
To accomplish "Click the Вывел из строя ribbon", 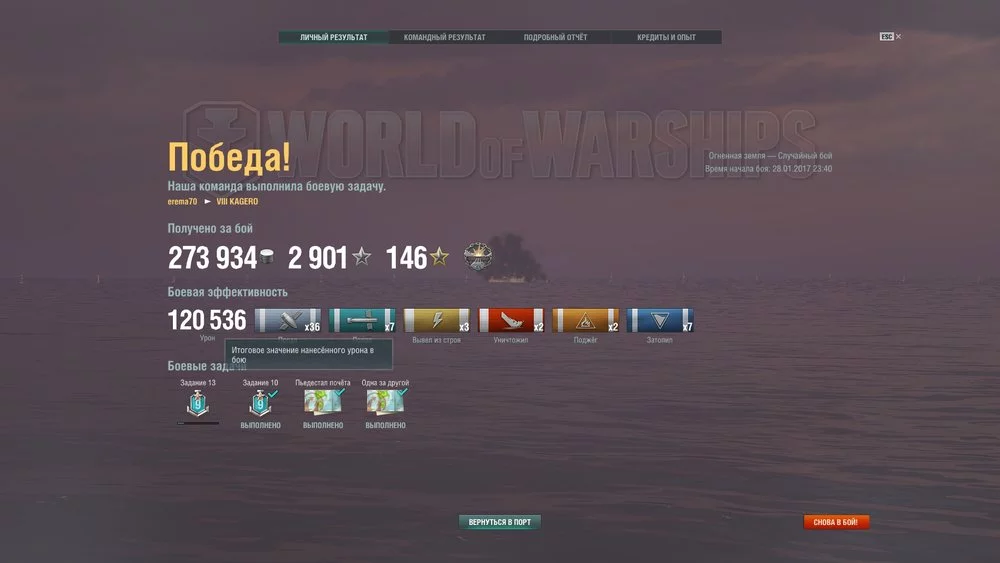I will (436, 321).
